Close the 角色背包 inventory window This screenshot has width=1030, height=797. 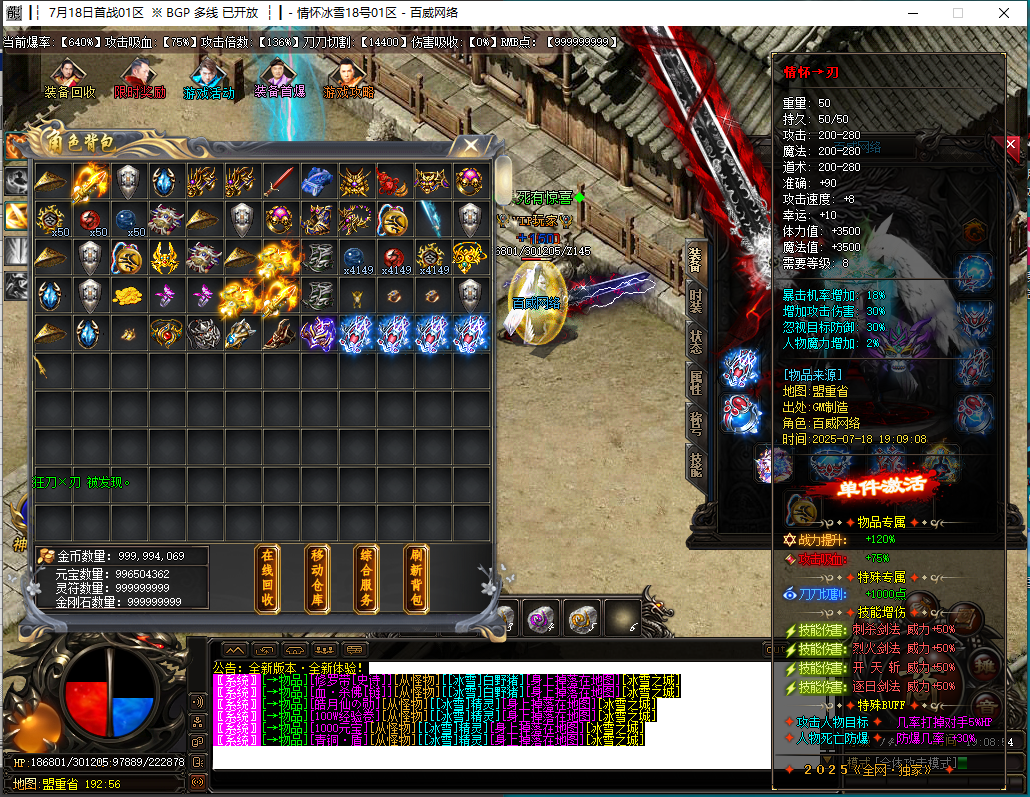[x=470, y=146]
